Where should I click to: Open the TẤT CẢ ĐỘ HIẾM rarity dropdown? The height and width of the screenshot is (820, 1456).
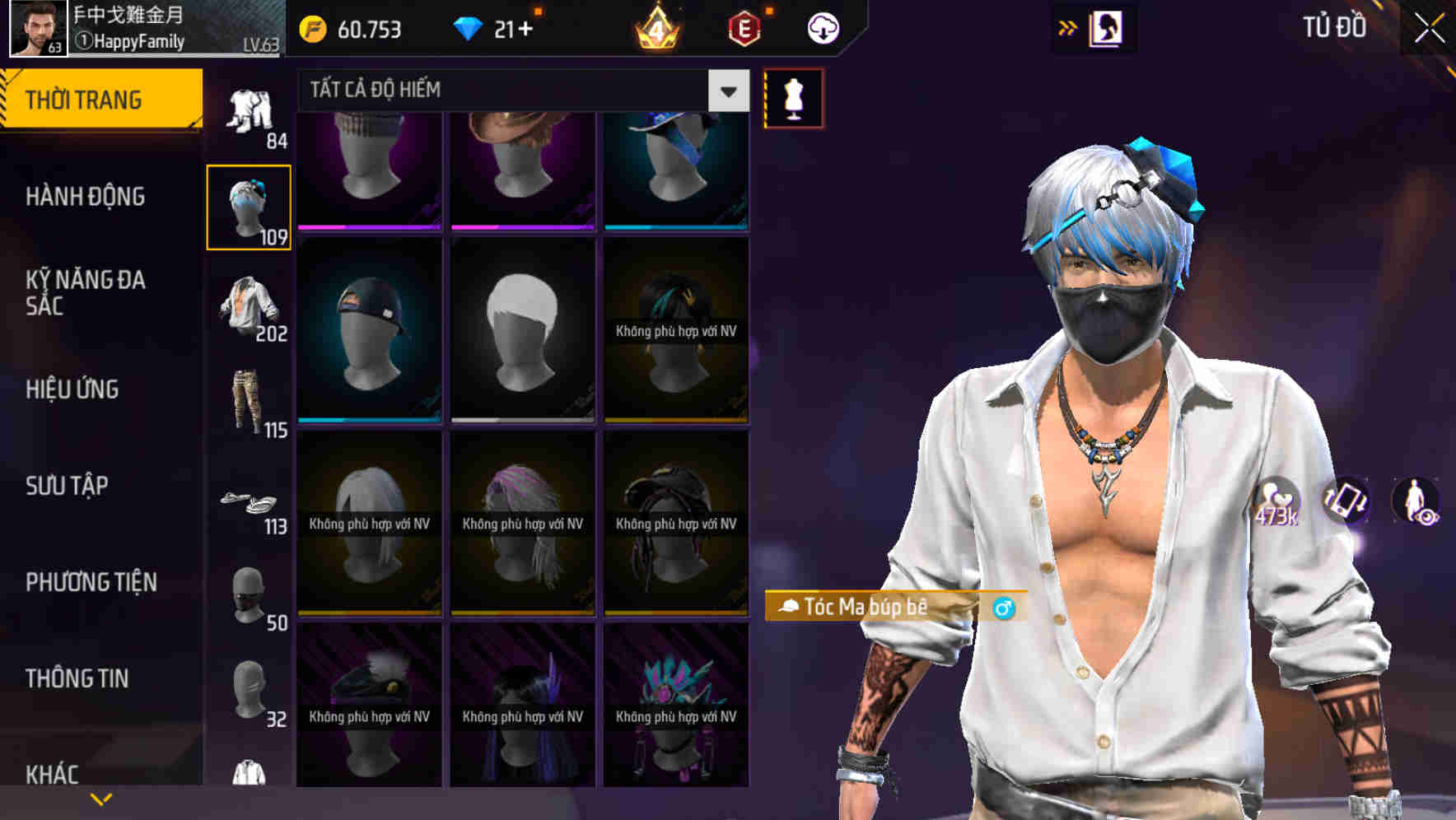coord(519,90)
